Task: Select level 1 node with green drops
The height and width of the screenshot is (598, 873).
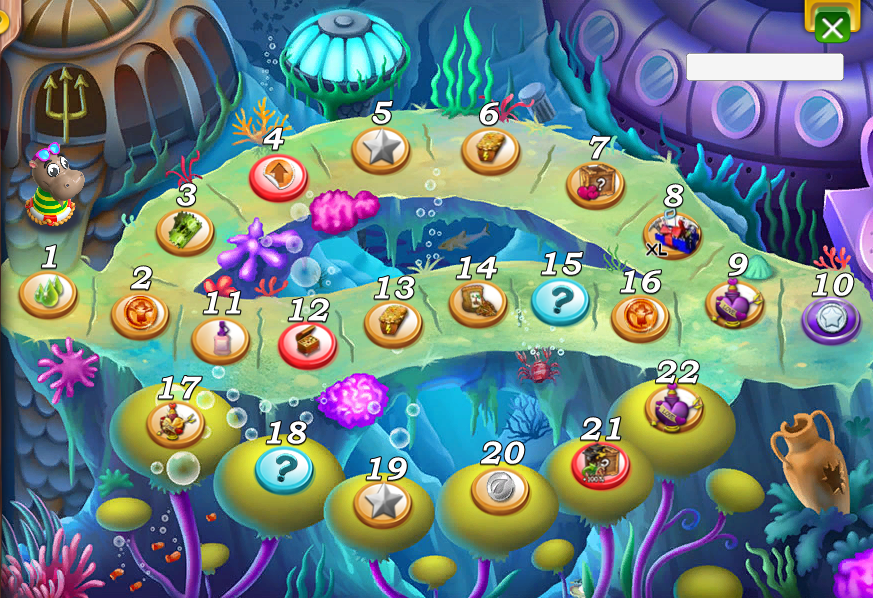Action: point(48,294)
